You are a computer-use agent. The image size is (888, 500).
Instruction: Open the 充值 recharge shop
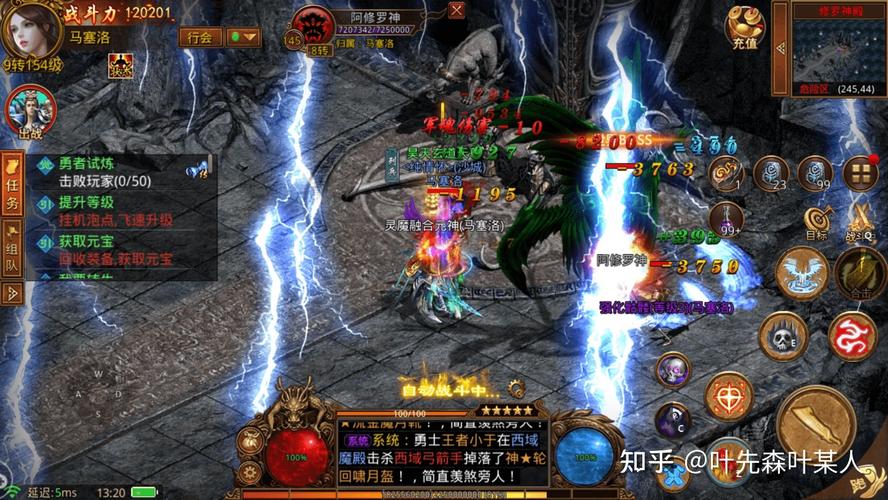[745, 28]
